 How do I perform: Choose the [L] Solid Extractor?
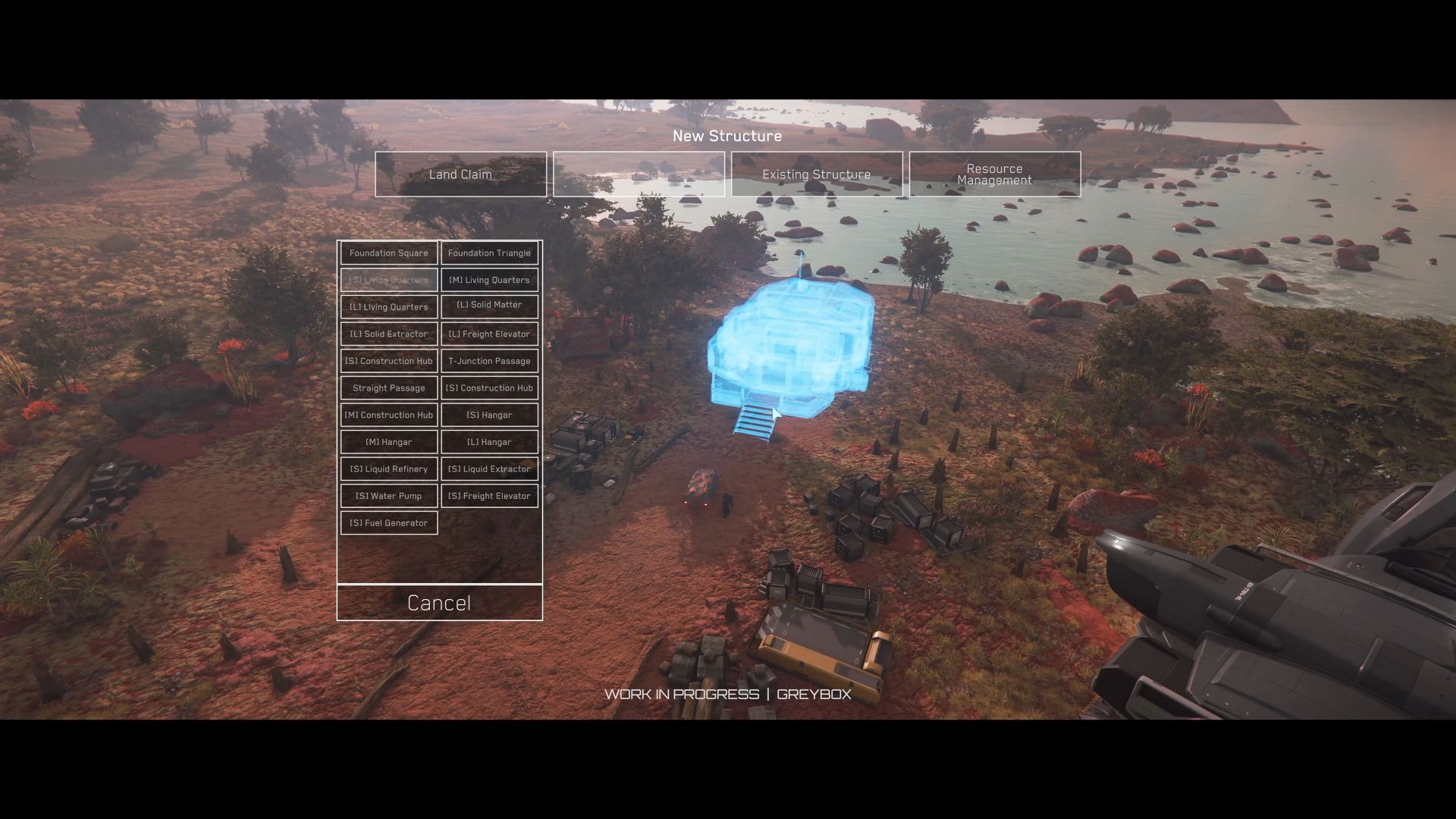(x=388, y=334)
